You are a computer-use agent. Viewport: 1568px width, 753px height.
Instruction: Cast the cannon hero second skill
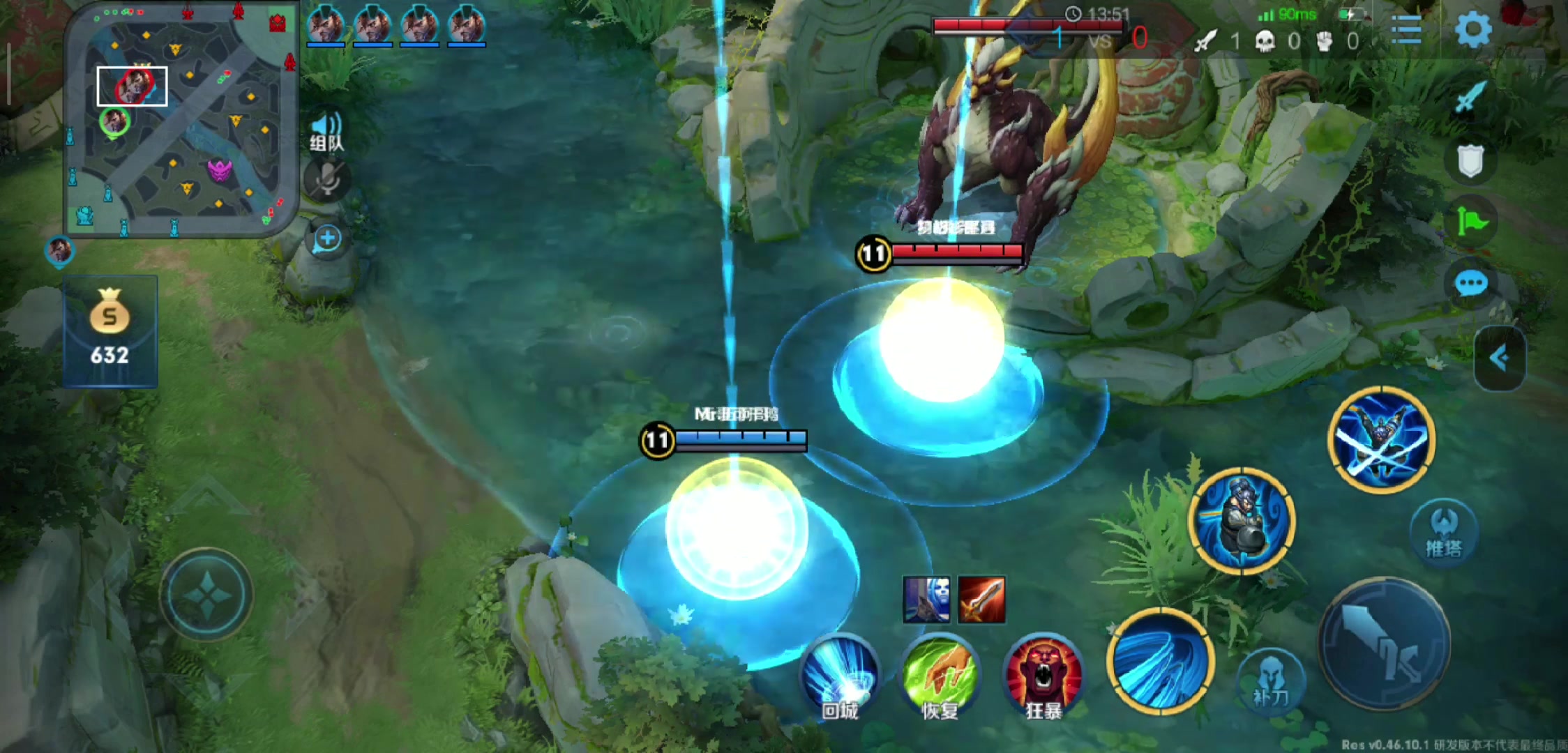click(x=1242, y=521)
